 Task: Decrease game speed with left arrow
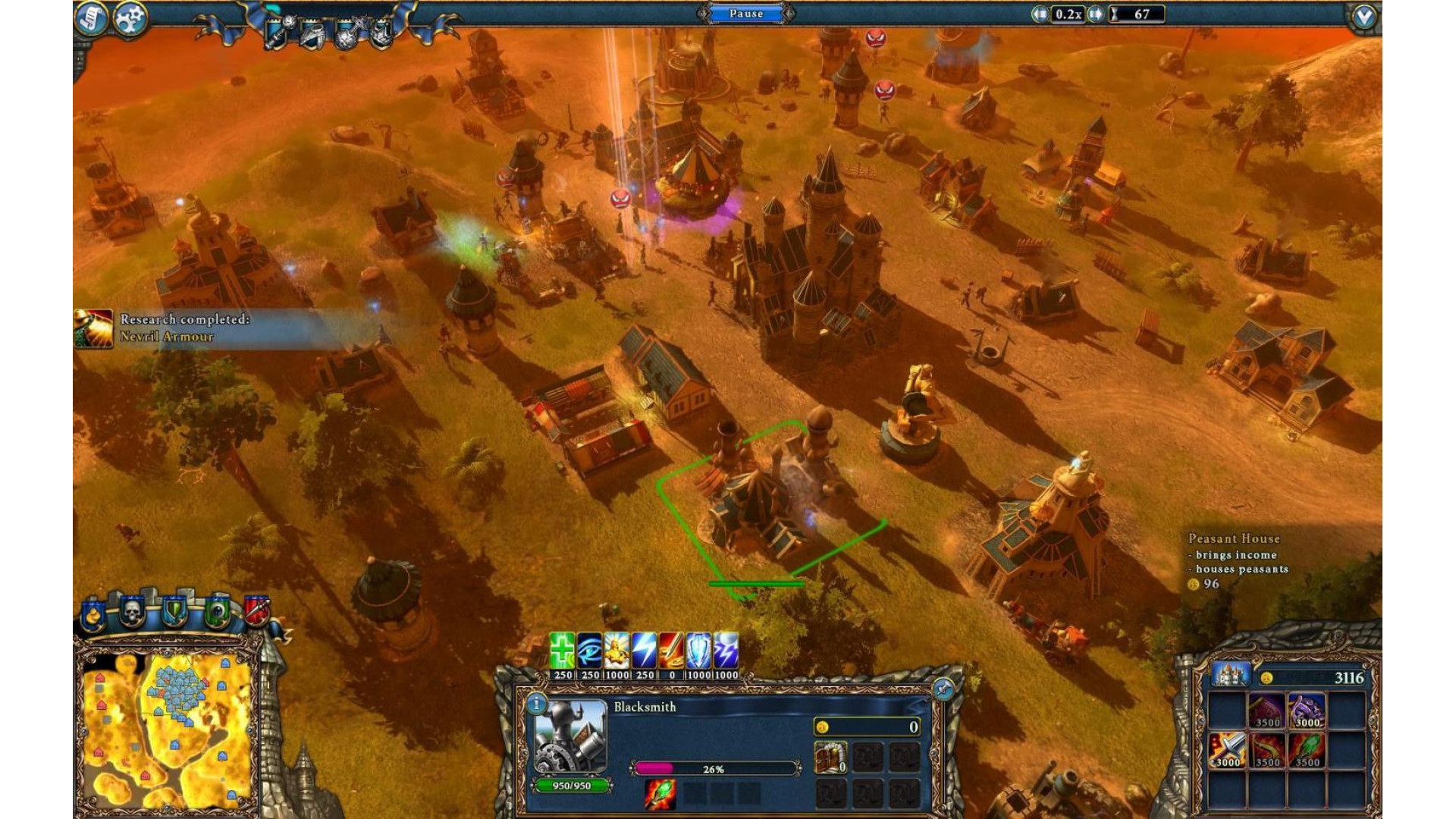pos(1040,14)
